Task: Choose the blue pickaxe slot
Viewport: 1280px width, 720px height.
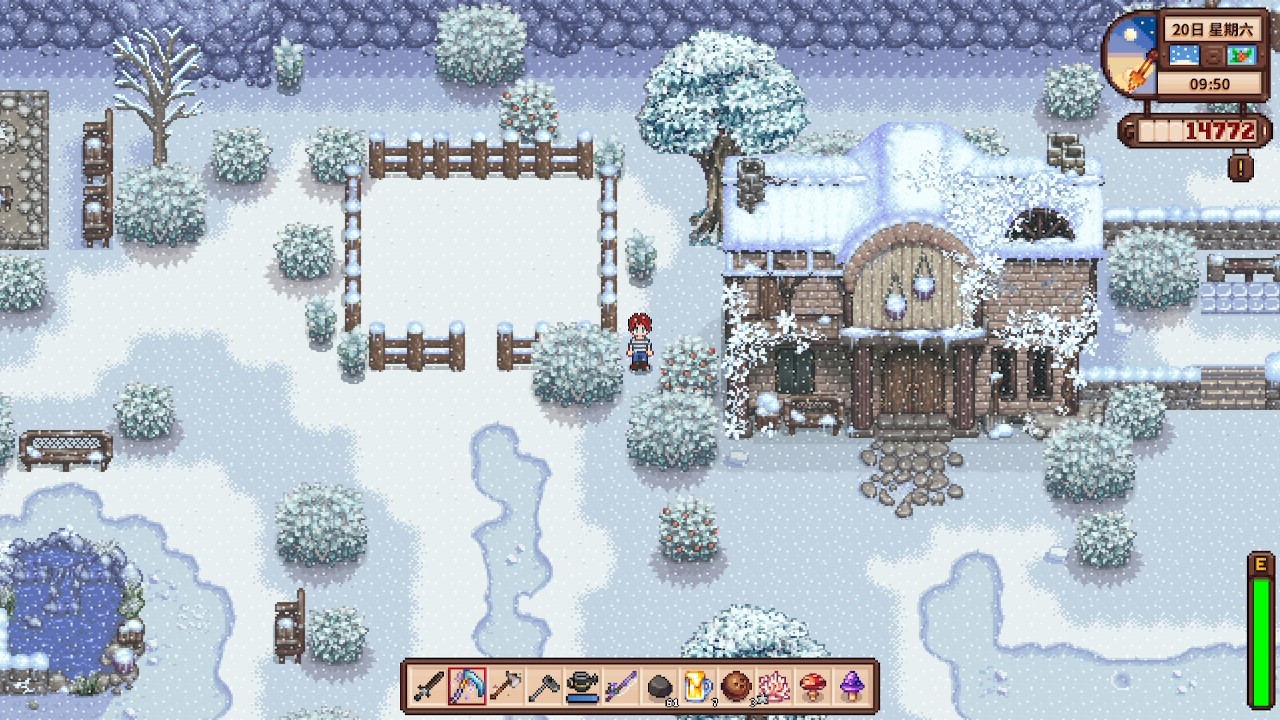Action: 467,686
